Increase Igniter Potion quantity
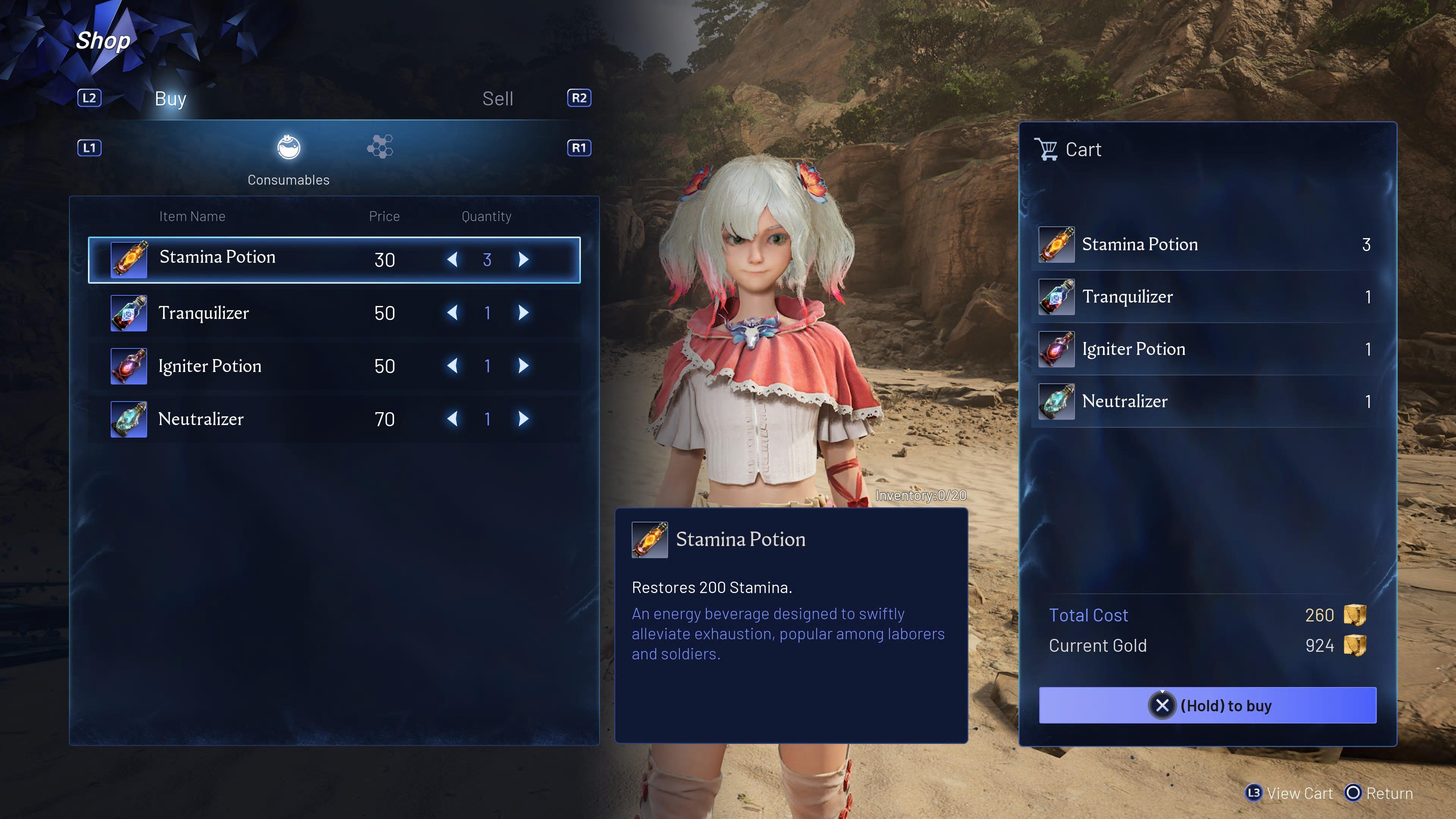This screenshot has width=1456, height=819. point(523,366)
